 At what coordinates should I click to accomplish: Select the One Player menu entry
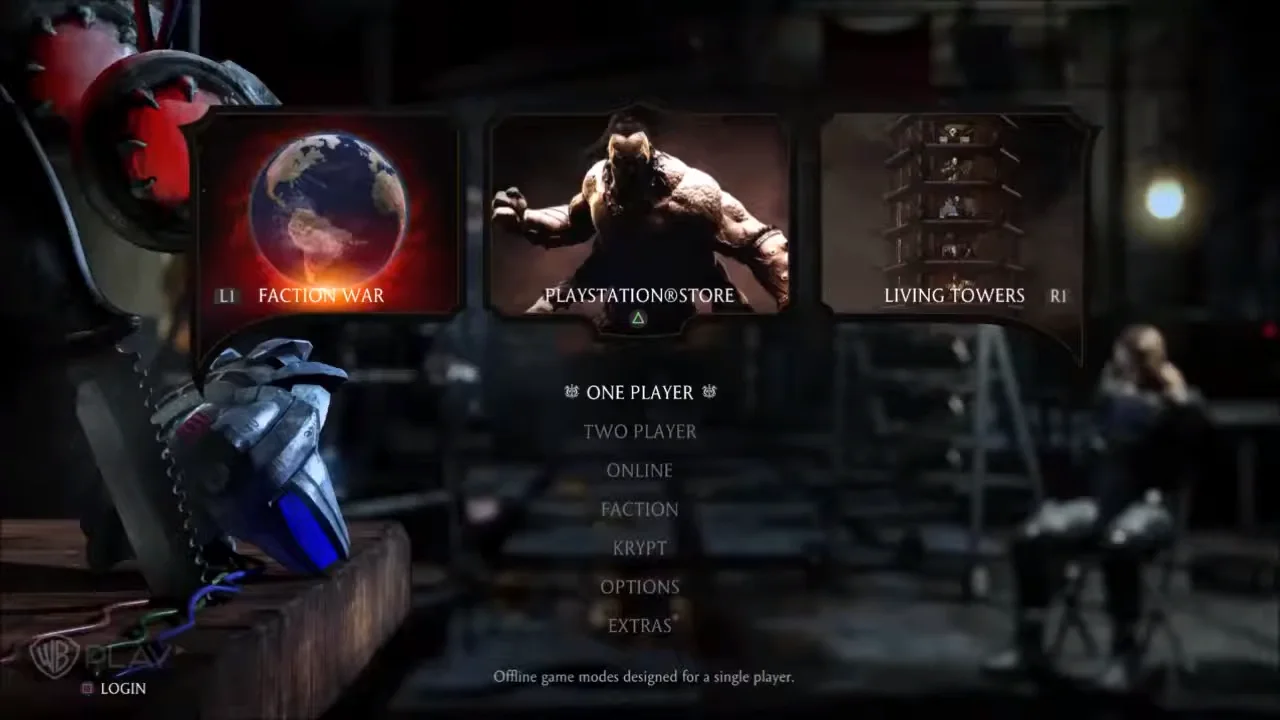(x=640, y=392)
